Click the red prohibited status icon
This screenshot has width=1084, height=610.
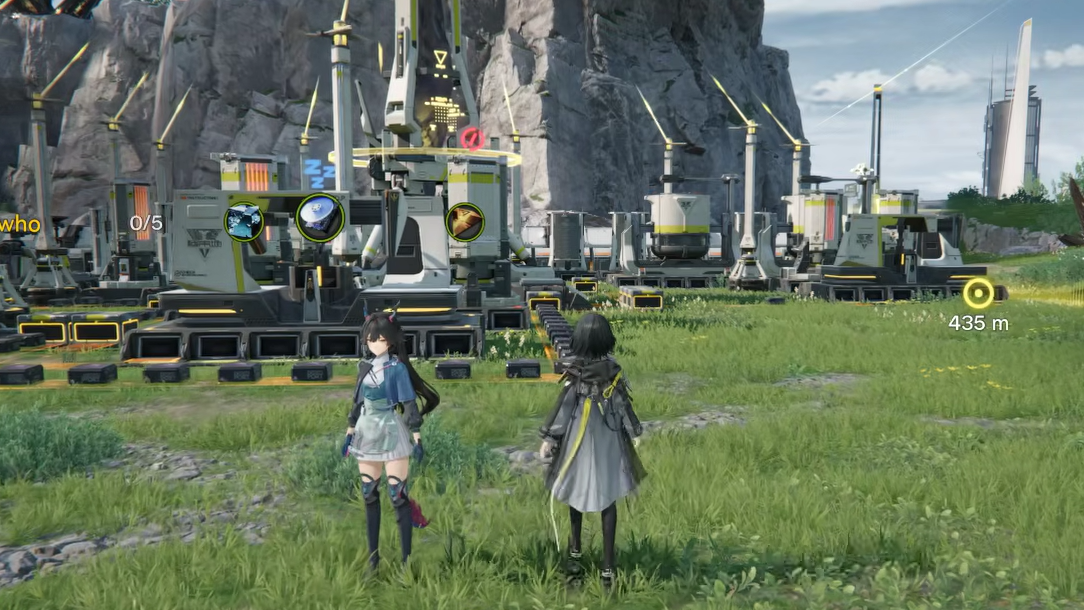[471, 138]
